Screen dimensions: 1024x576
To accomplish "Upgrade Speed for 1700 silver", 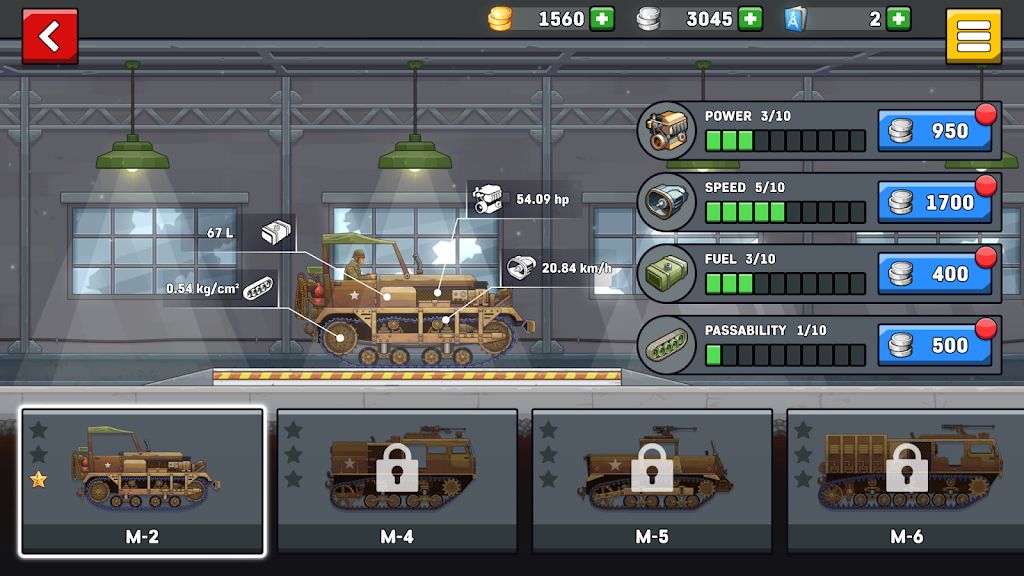I will click(935, 202).
